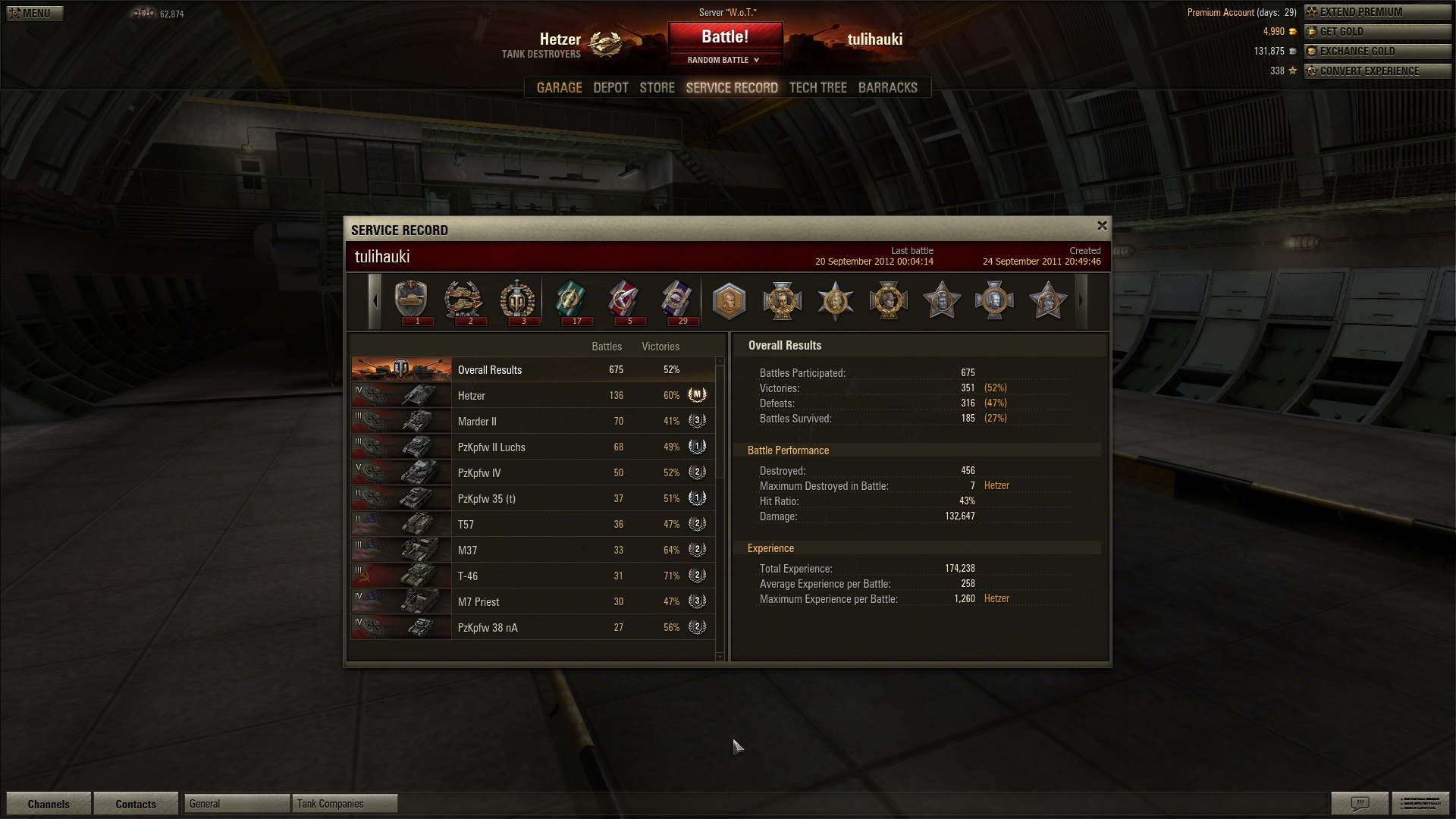Image resolution: width=1456 pixels, height=819 pixels.
Task: Start a battle with the Battle! button
Action: coord(725,36)
